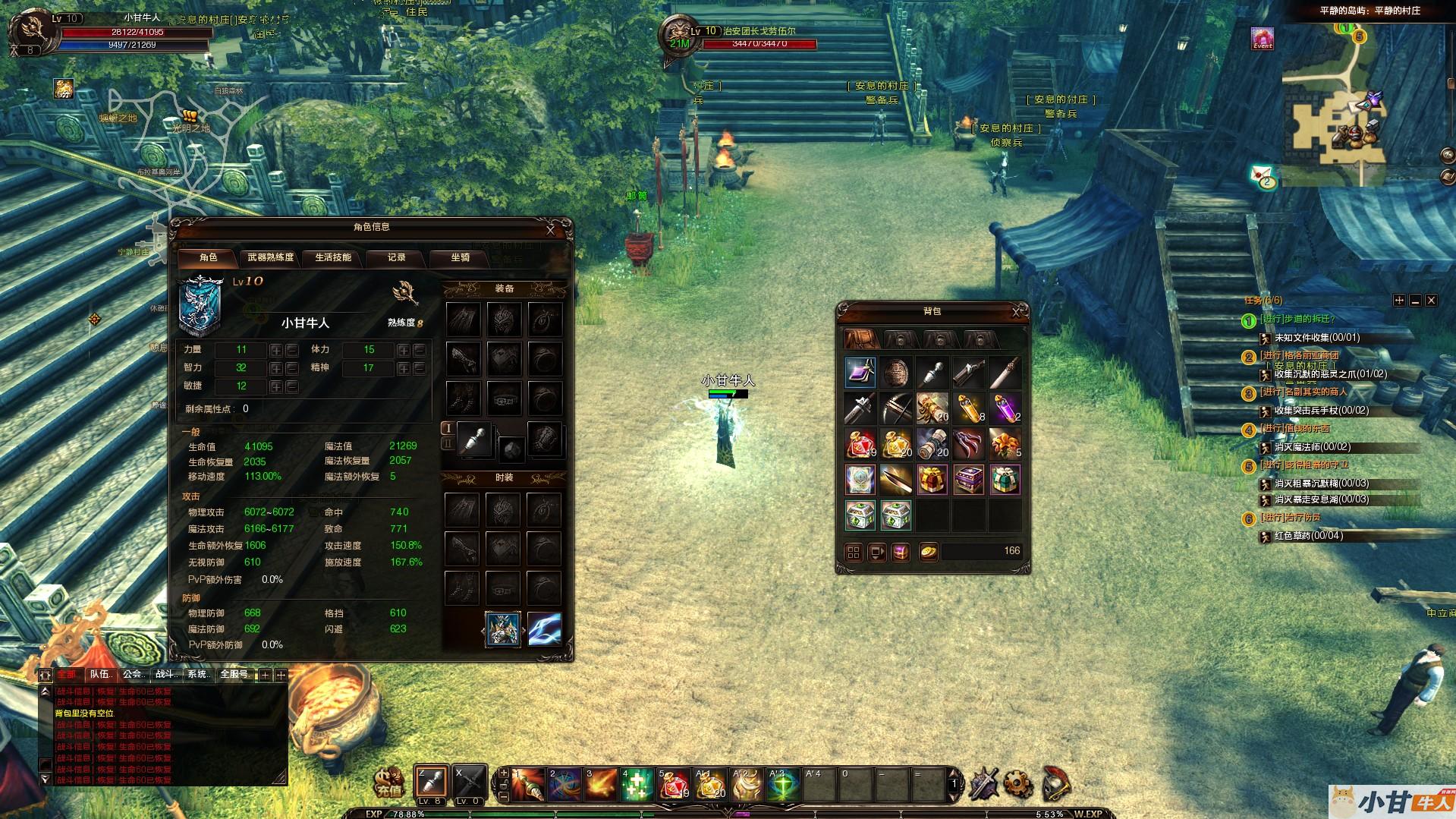Select the purple potion in the bag
1456x819 pixels.
[x=1005, y=409]
